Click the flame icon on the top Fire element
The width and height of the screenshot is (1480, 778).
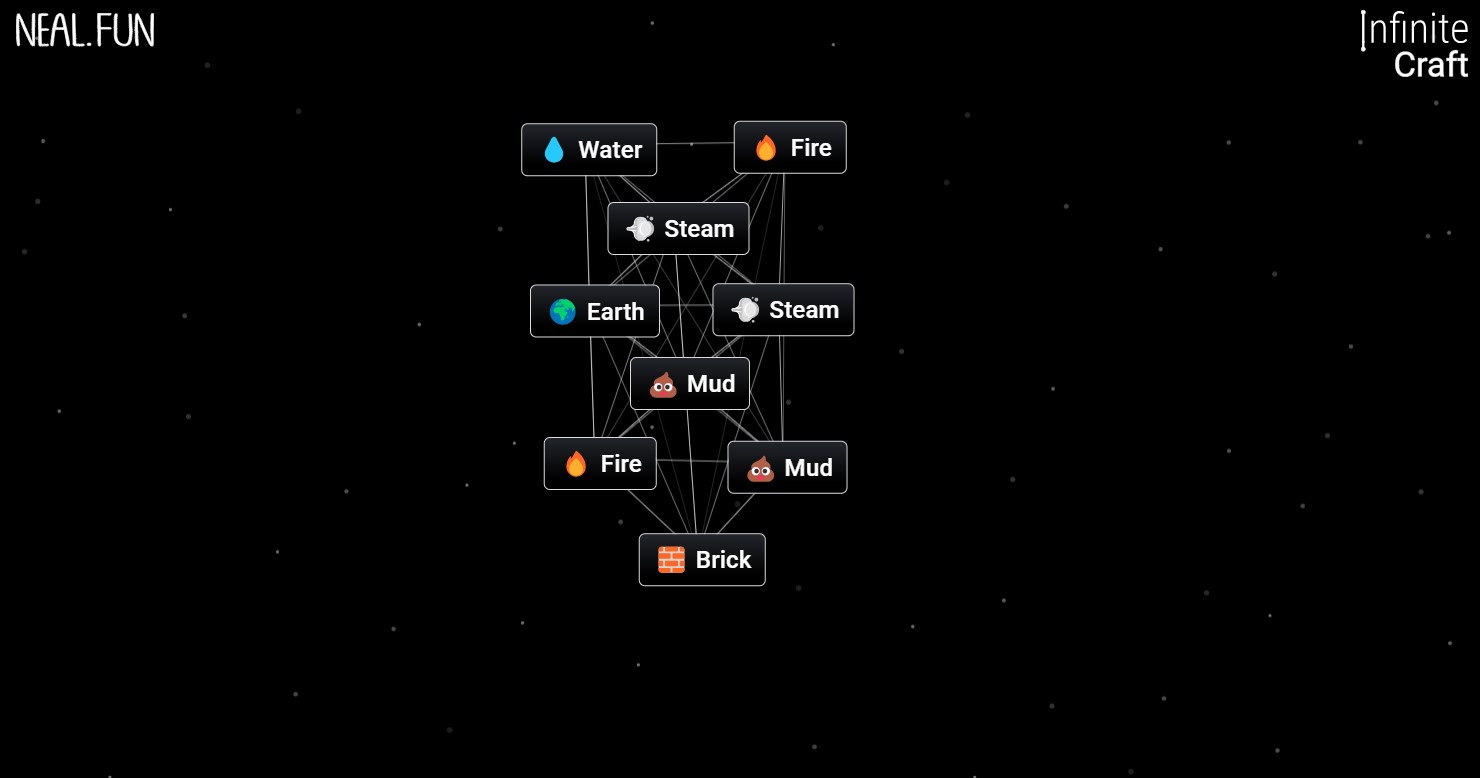coord(764,147)
